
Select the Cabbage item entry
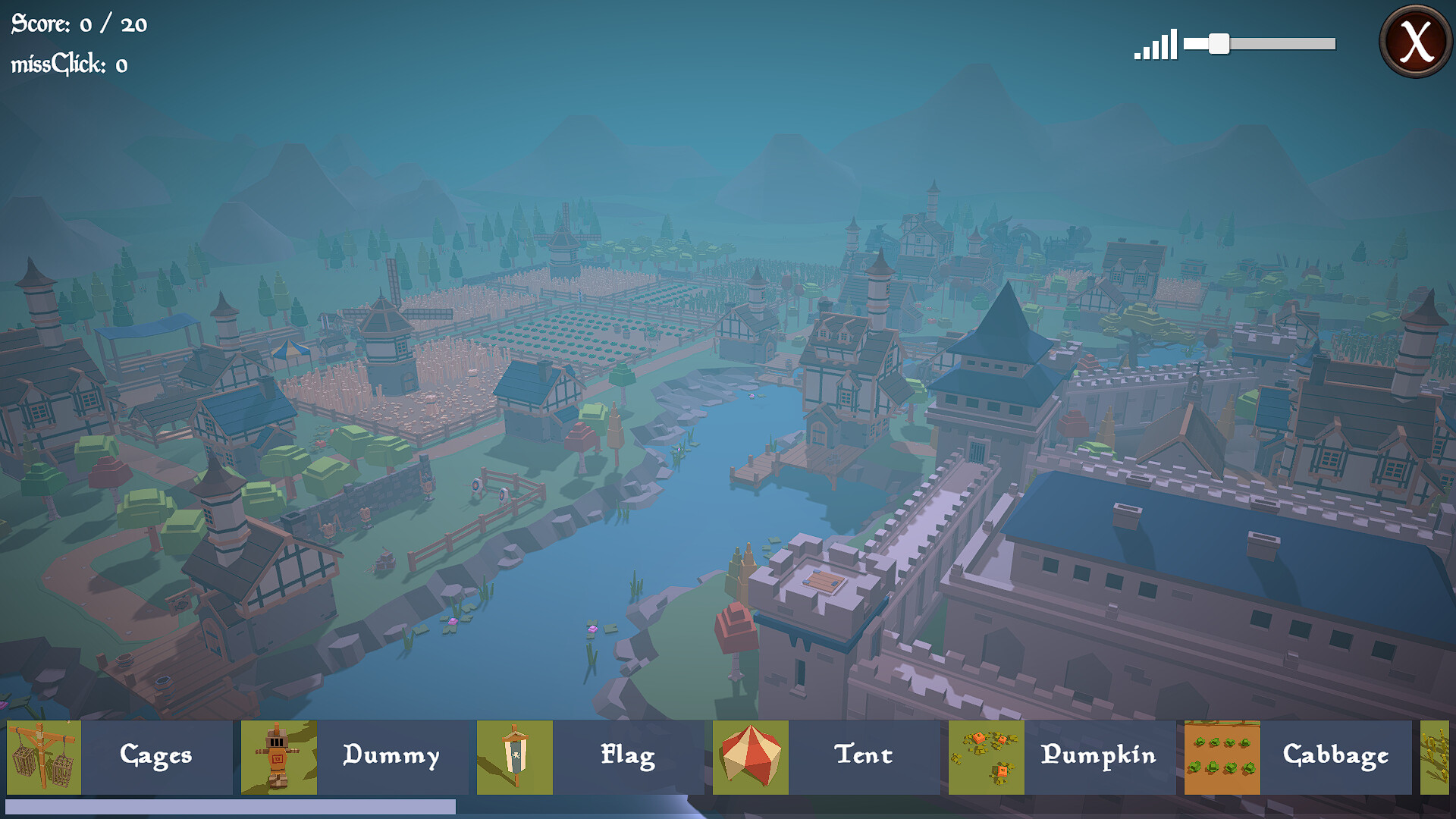1335,756
